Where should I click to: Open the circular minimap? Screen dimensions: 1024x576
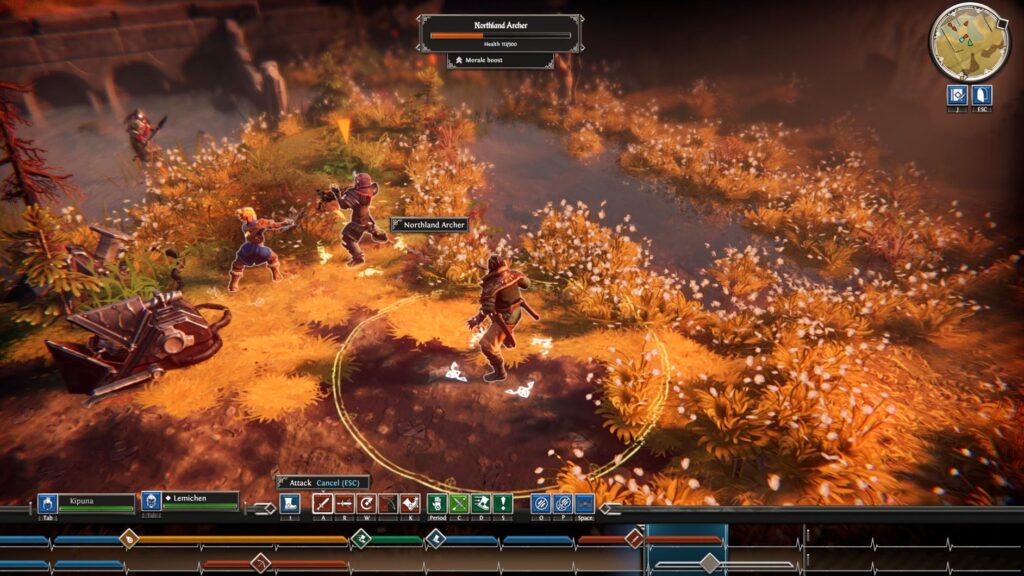point(969,41)
